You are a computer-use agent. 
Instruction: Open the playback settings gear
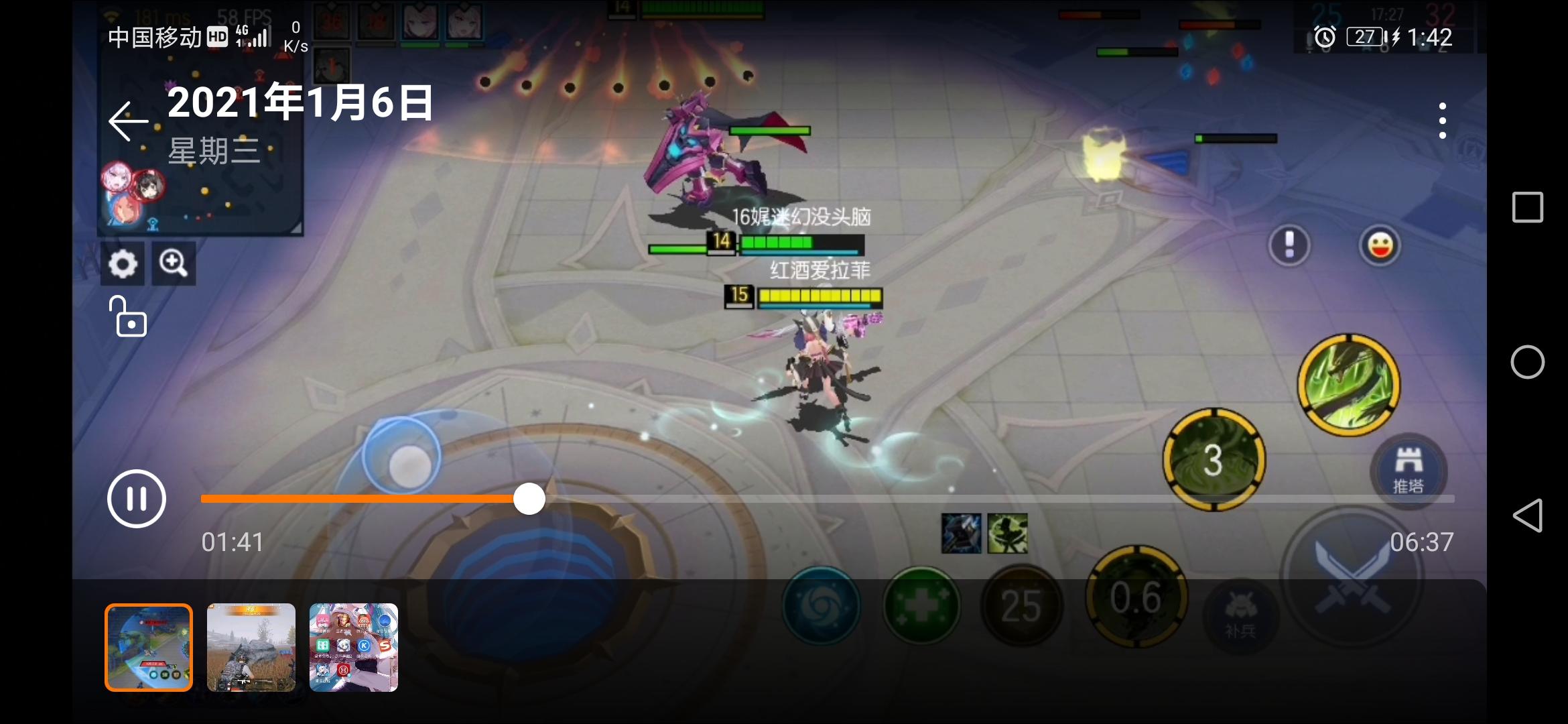click(x=123, y=263)
